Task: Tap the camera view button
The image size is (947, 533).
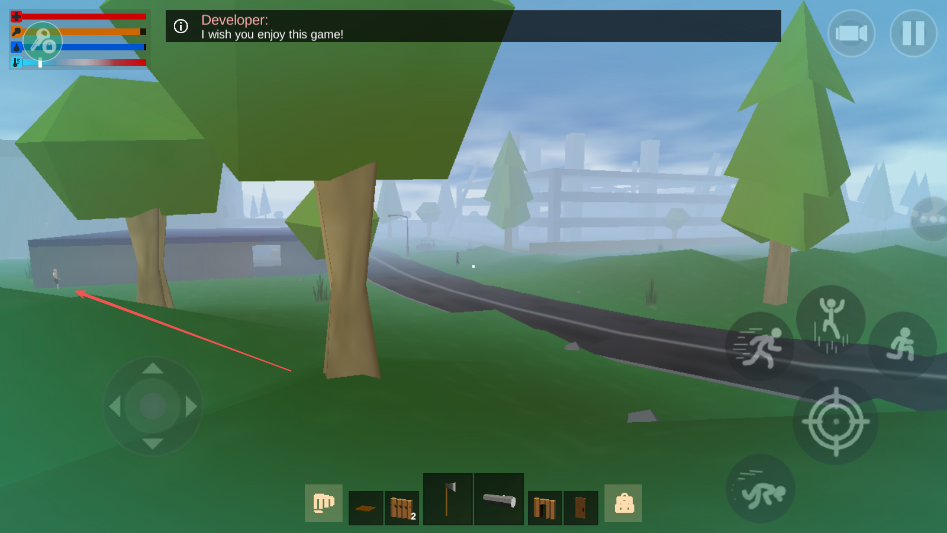Action: pos(851,33)
